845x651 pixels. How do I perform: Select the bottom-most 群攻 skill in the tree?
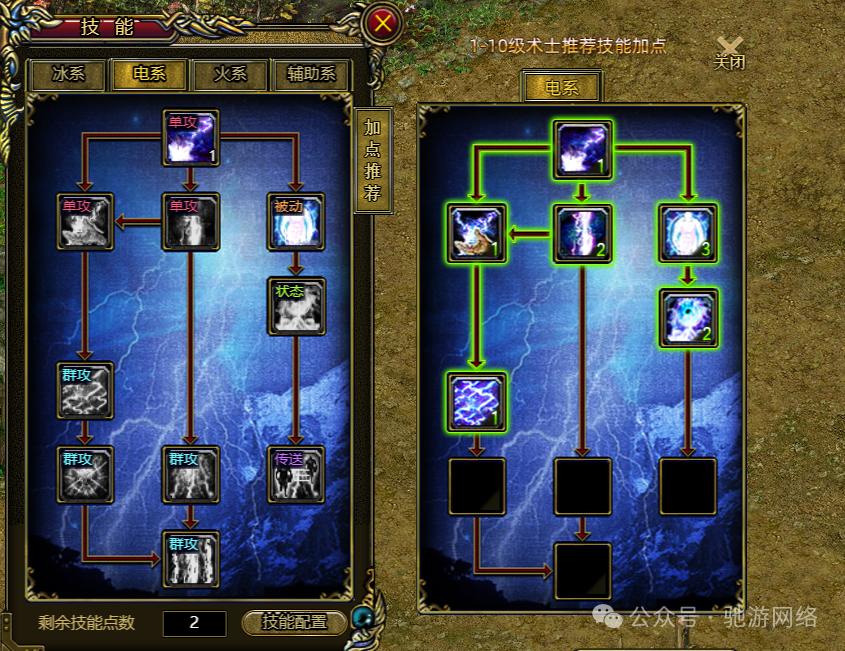point(190,558)
